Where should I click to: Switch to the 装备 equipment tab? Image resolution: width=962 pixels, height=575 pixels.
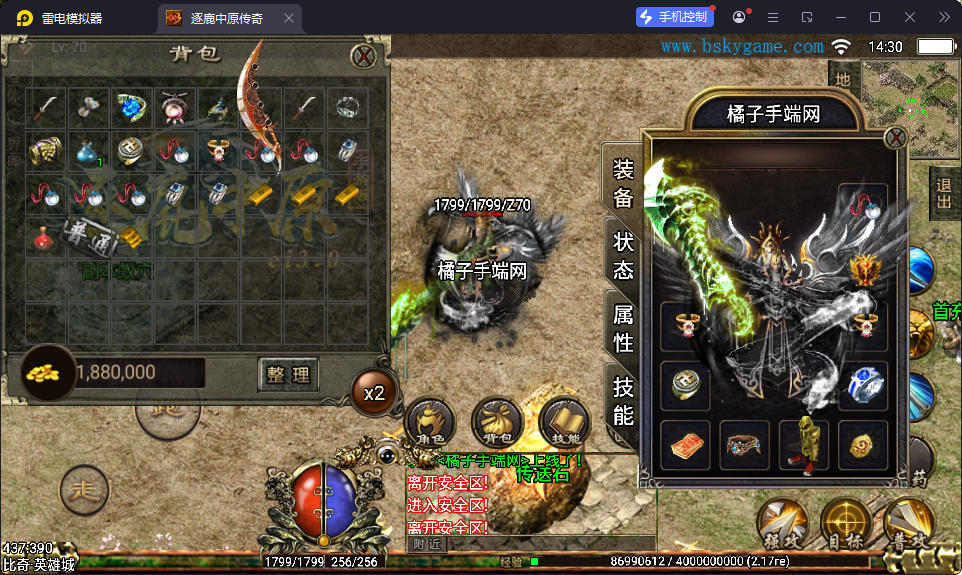[x=623, y=181]
